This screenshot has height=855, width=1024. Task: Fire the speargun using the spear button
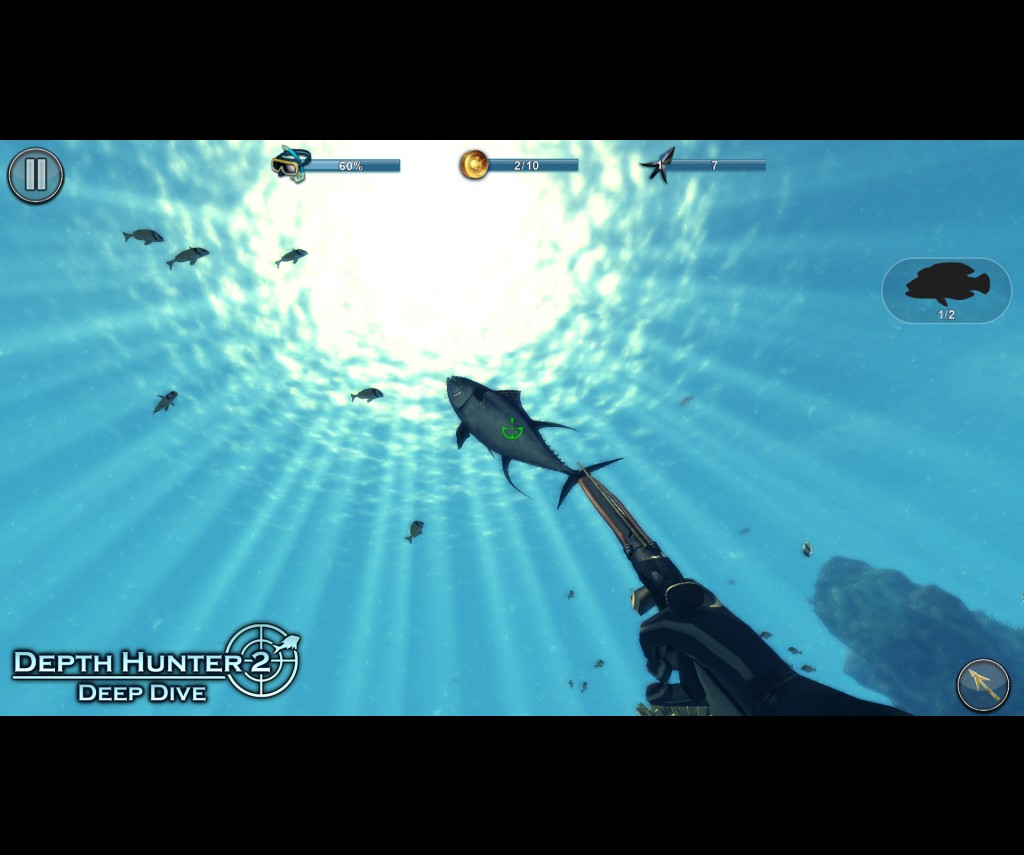[983, 685]
